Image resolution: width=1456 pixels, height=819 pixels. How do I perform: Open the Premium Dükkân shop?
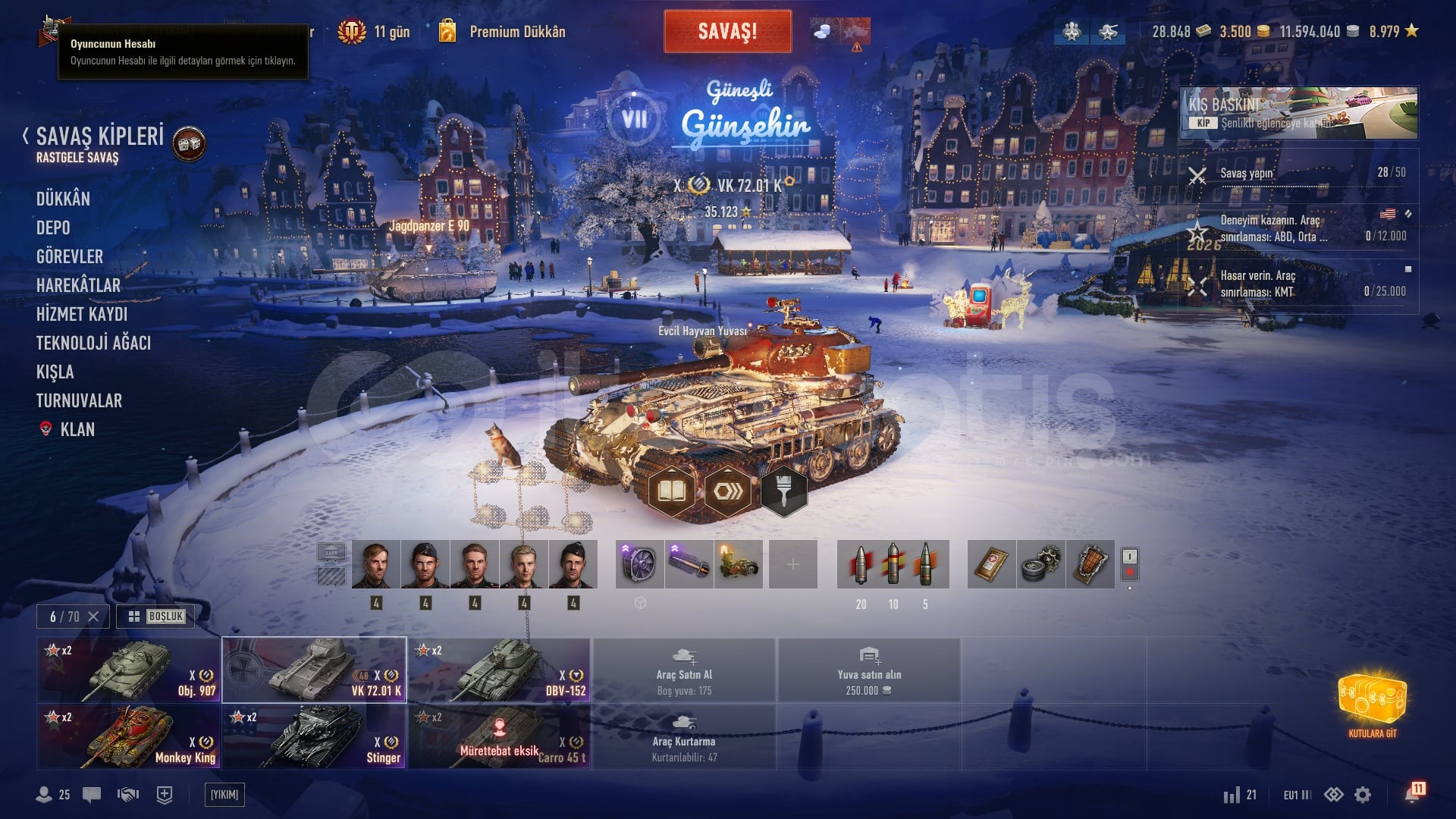(516, 32)
